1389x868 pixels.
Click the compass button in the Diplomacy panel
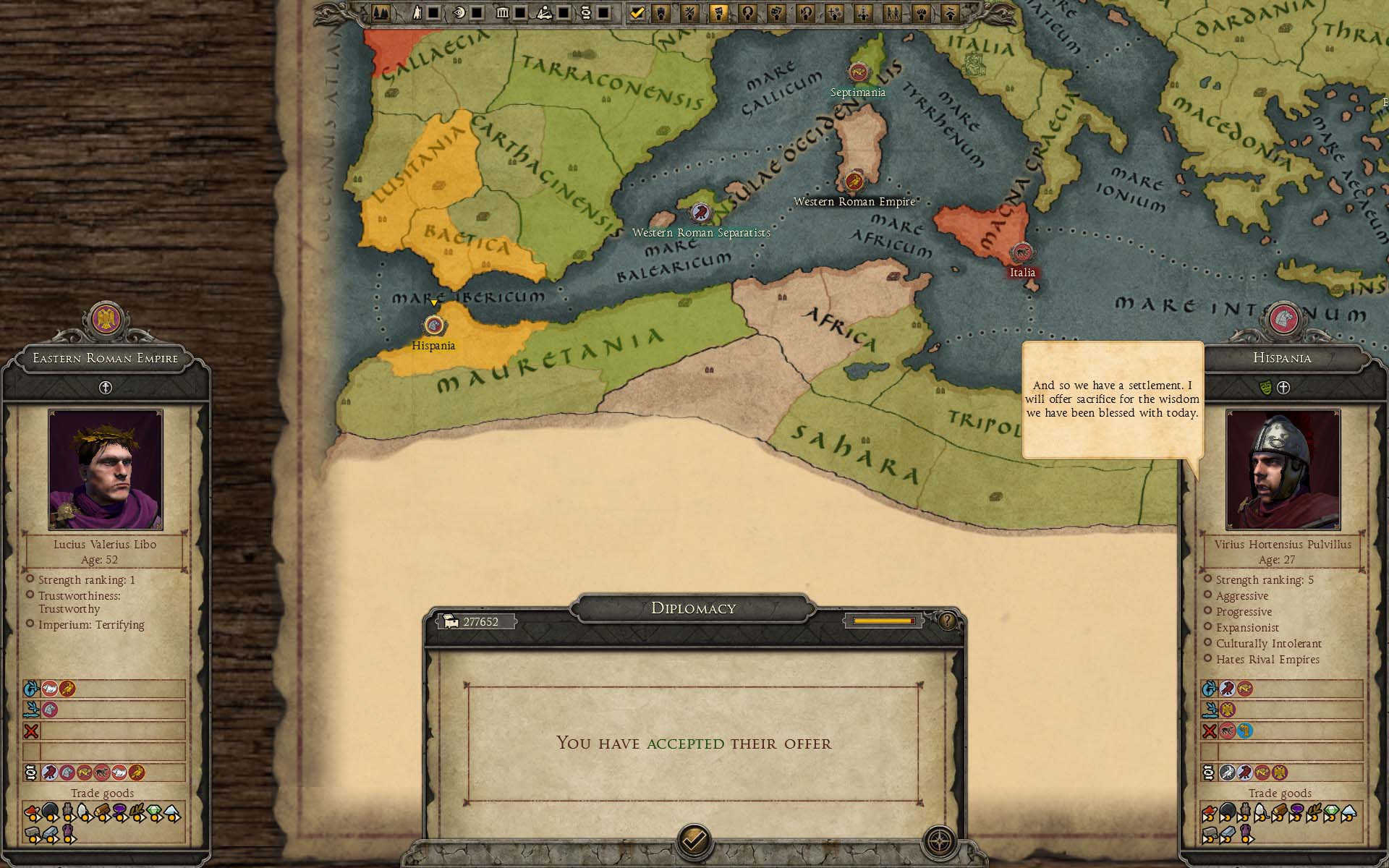940,842
